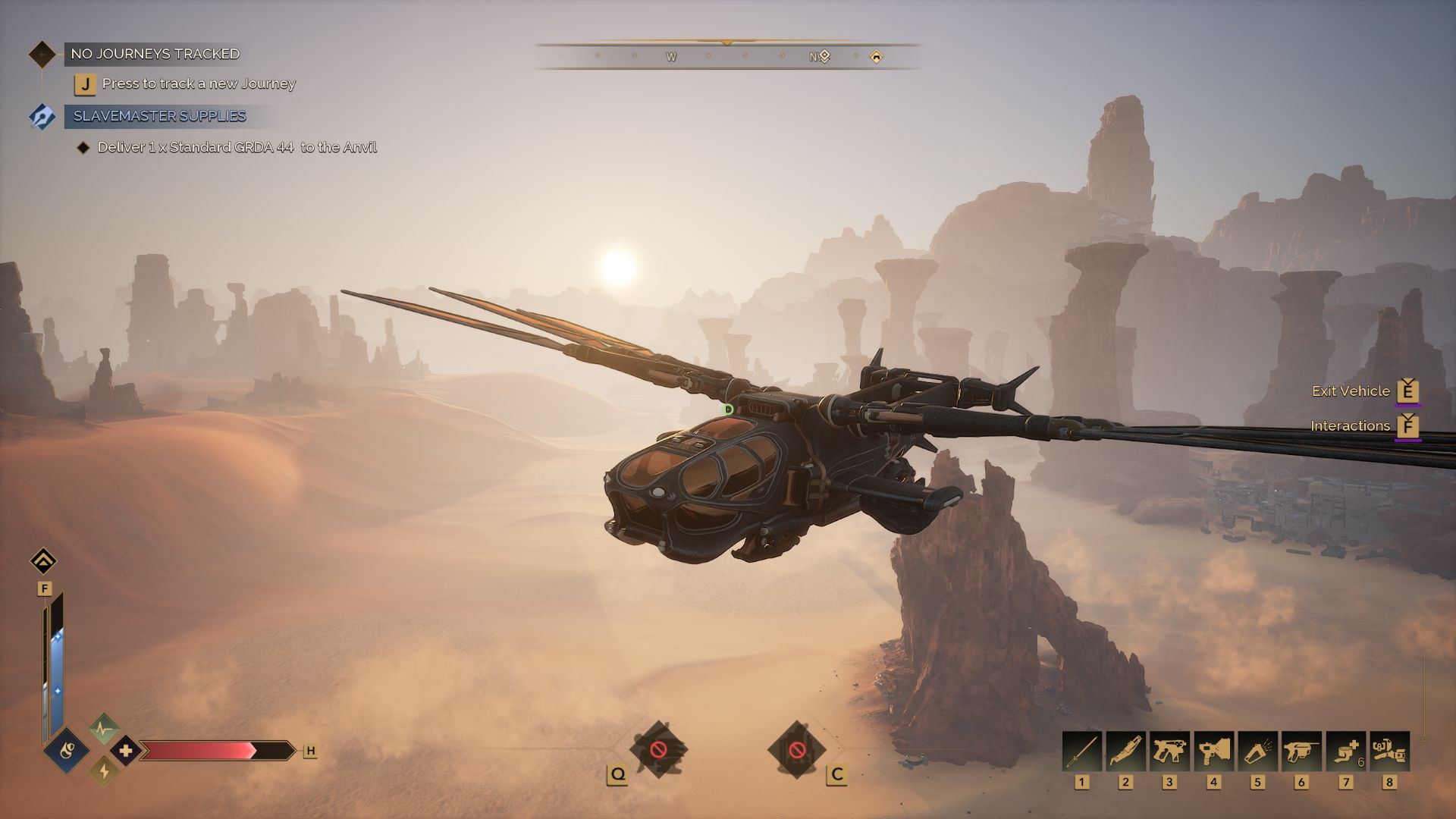Image resolution: width=1456 pixels, height=819 pixels.
Task: Click the No Journeys Tracked header
Action: (155, 54)
